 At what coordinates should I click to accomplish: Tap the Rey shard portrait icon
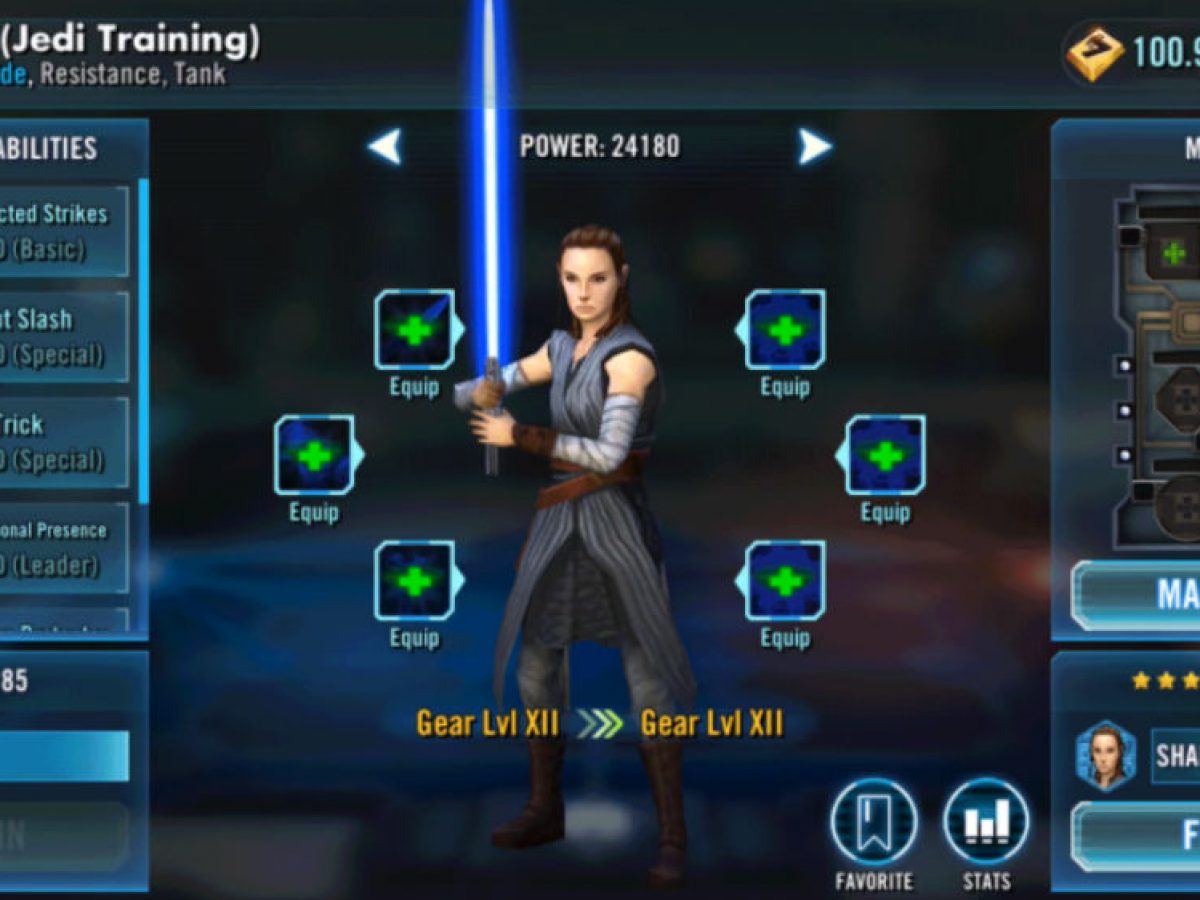click(x=1106, y=755)
